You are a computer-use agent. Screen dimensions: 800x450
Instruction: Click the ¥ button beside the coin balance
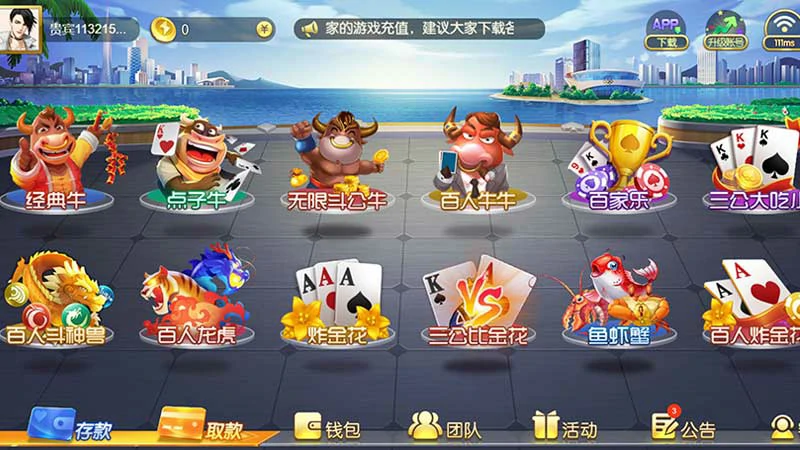[x=263, y=30]
